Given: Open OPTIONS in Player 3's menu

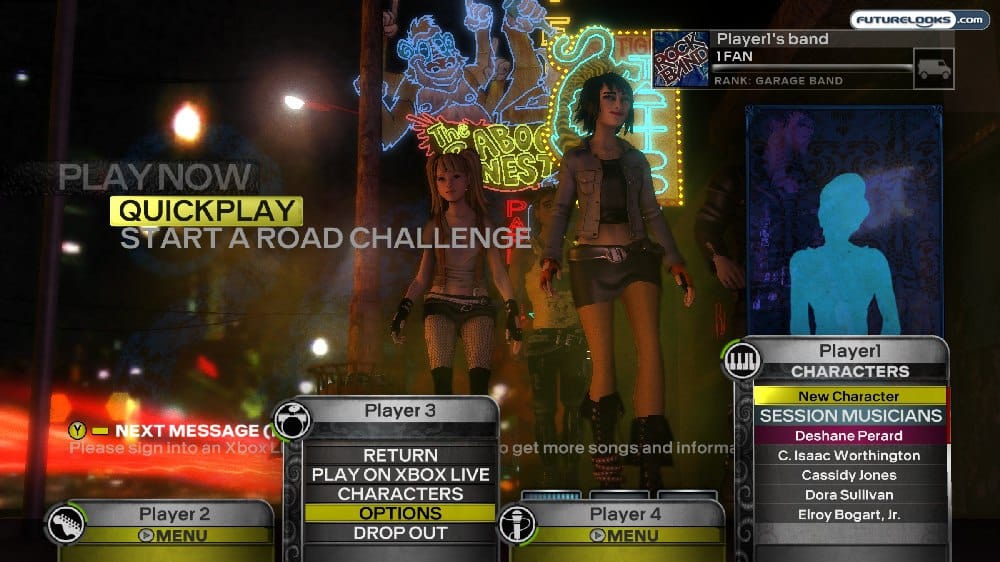Looking at the screenshot, I should point(400,513).
